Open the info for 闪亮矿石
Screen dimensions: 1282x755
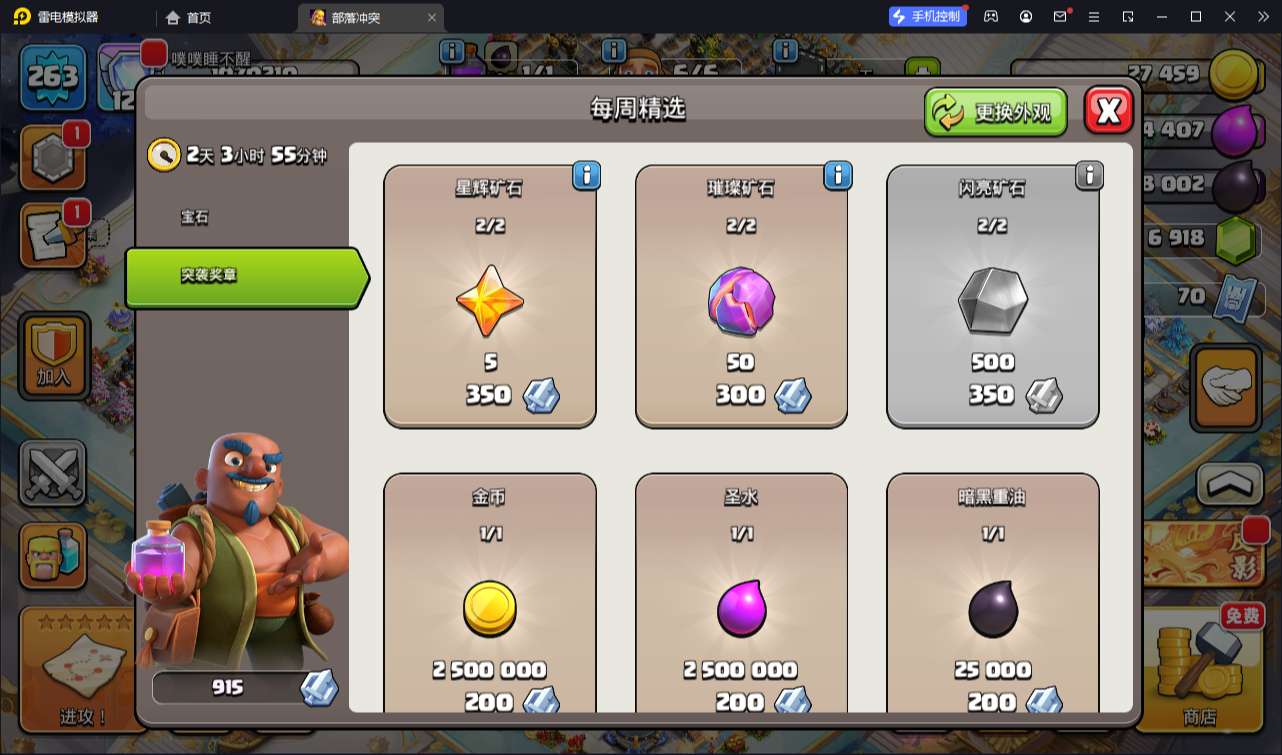pos(1088,176)
